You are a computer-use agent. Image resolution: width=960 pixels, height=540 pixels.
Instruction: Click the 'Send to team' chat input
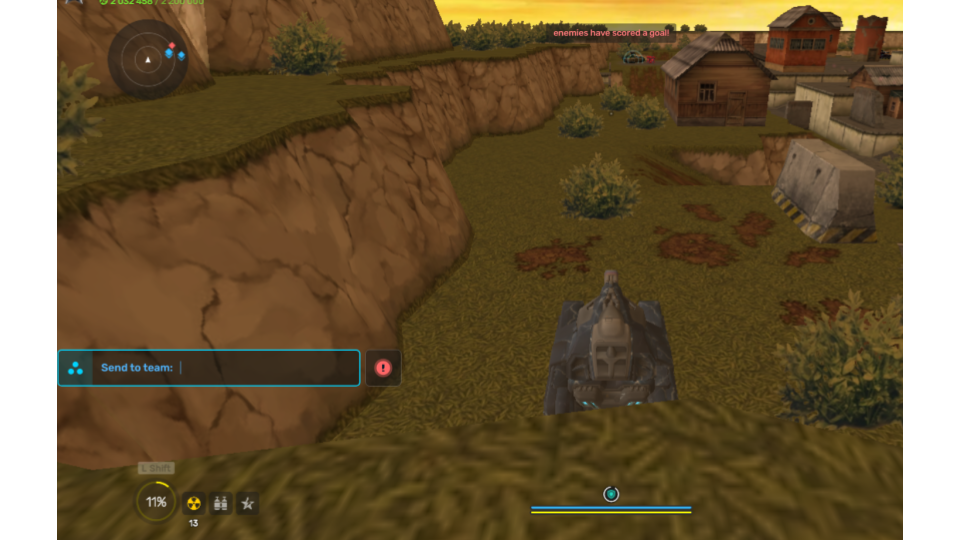point(265,368)
